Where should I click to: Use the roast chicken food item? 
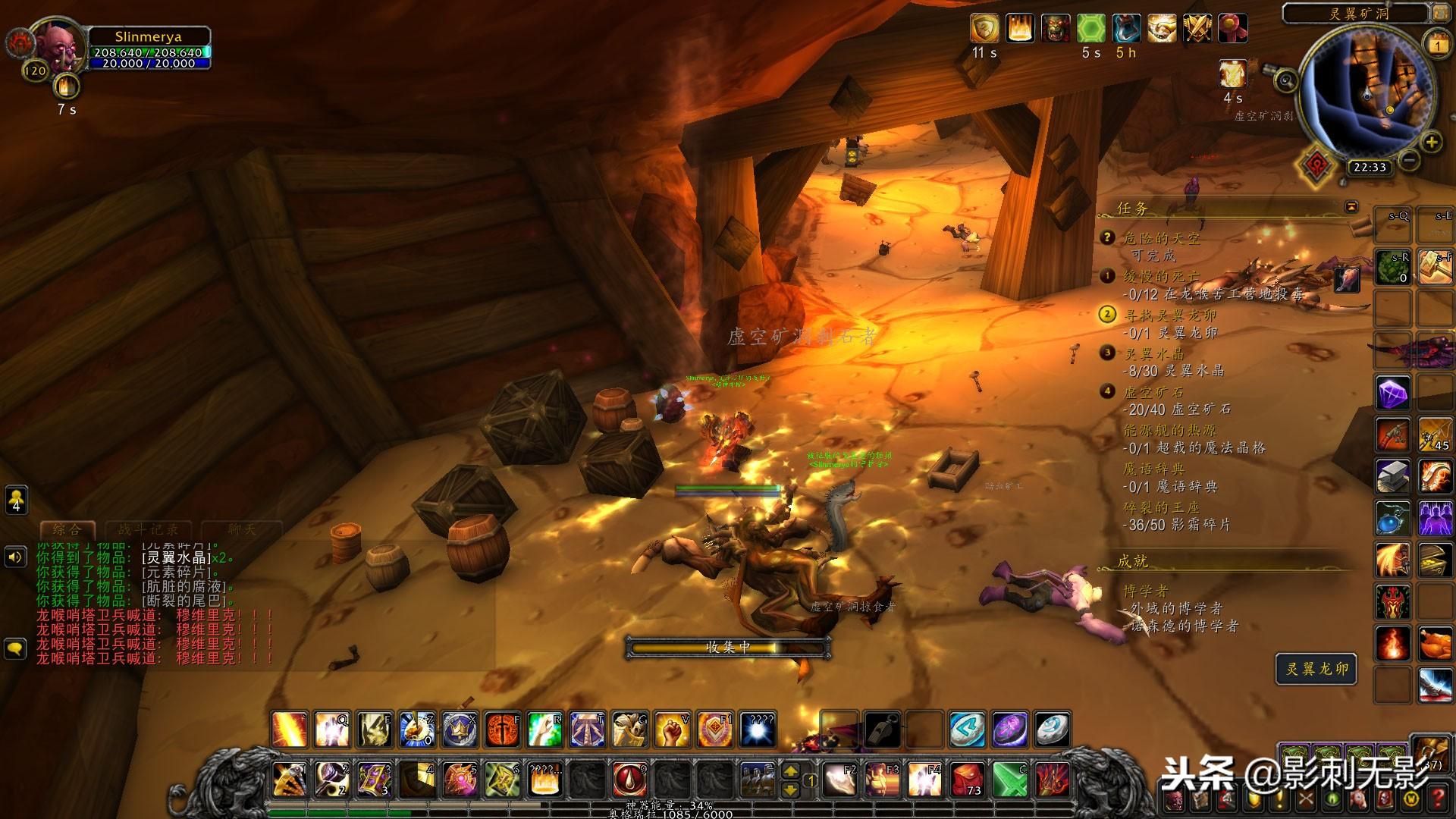coord(1434,645)
